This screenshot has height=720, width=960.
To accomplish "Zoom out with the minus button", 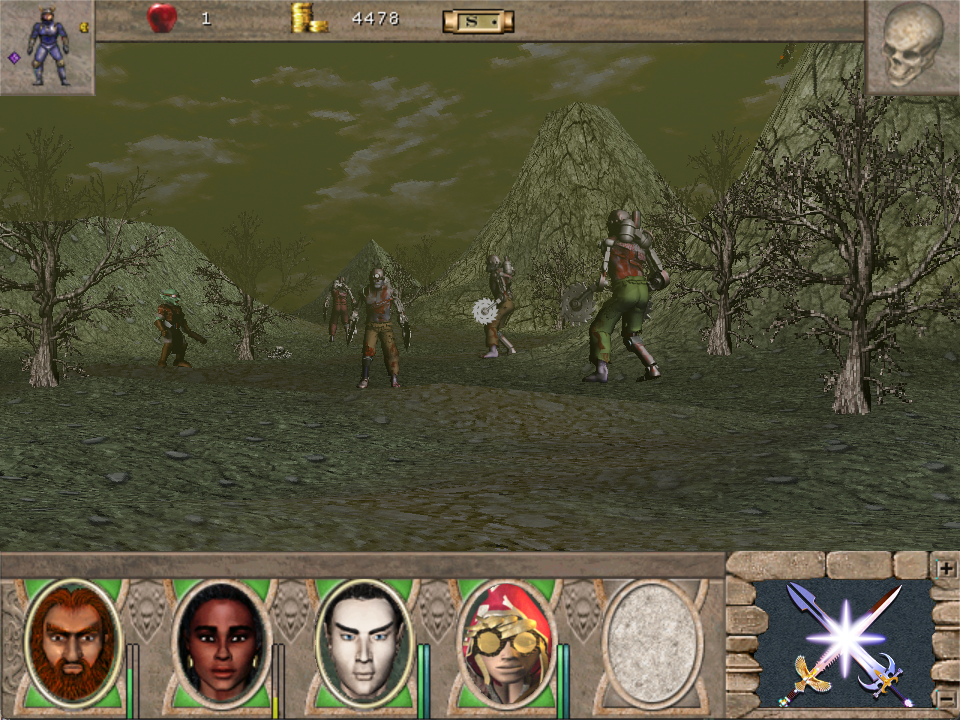I will pos(945,697).
